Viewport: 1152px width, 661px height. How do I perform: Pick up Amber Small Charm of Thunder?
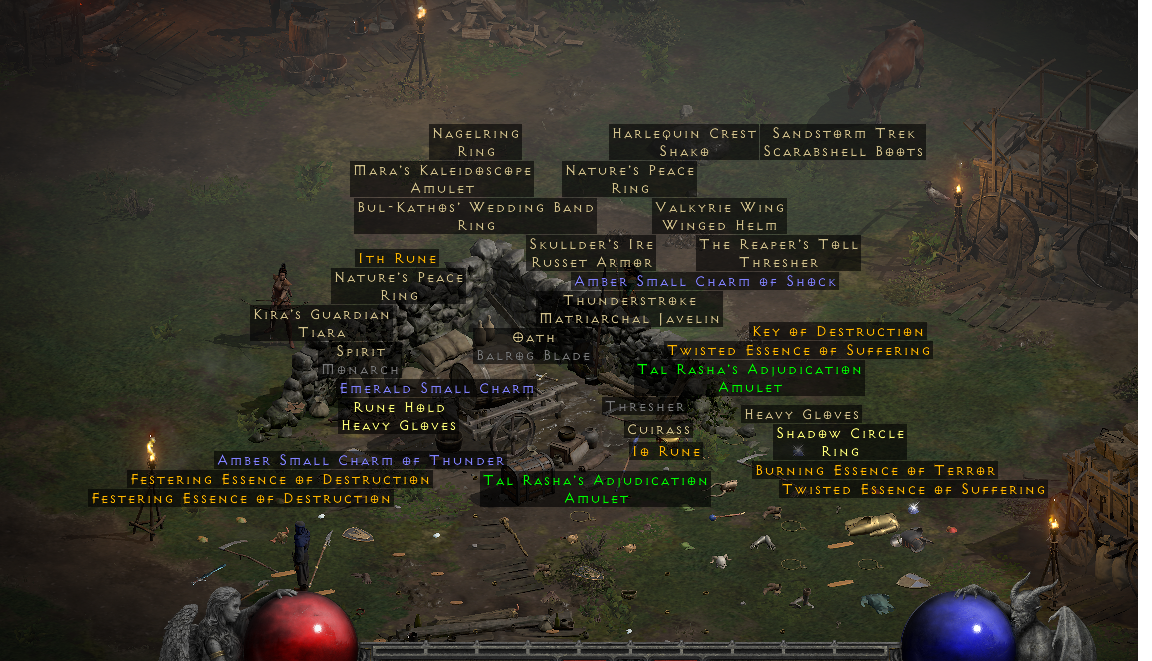click(361, 461)
